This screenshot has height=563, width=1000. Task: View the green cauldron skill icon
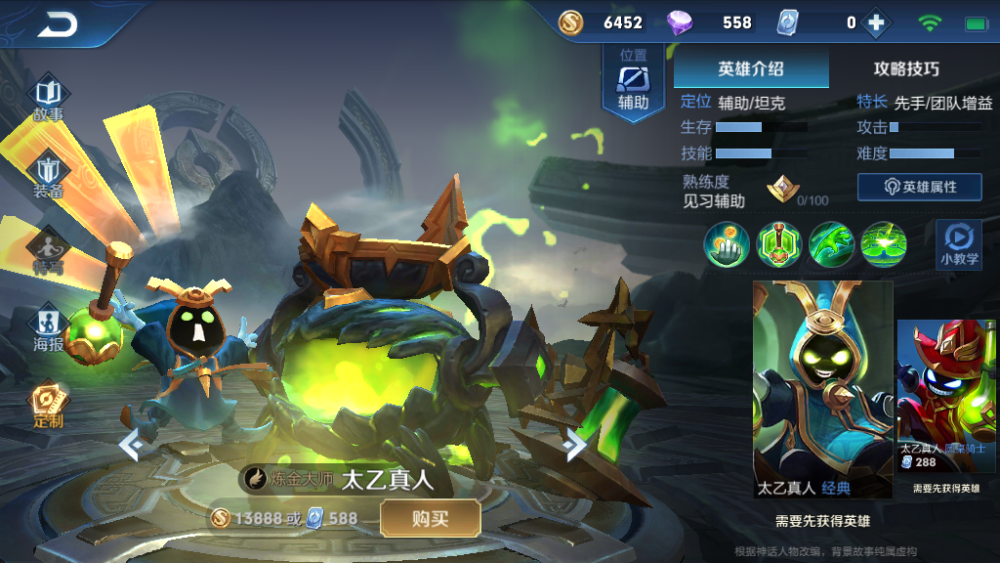pyautogui.click(x=779, y=245)
